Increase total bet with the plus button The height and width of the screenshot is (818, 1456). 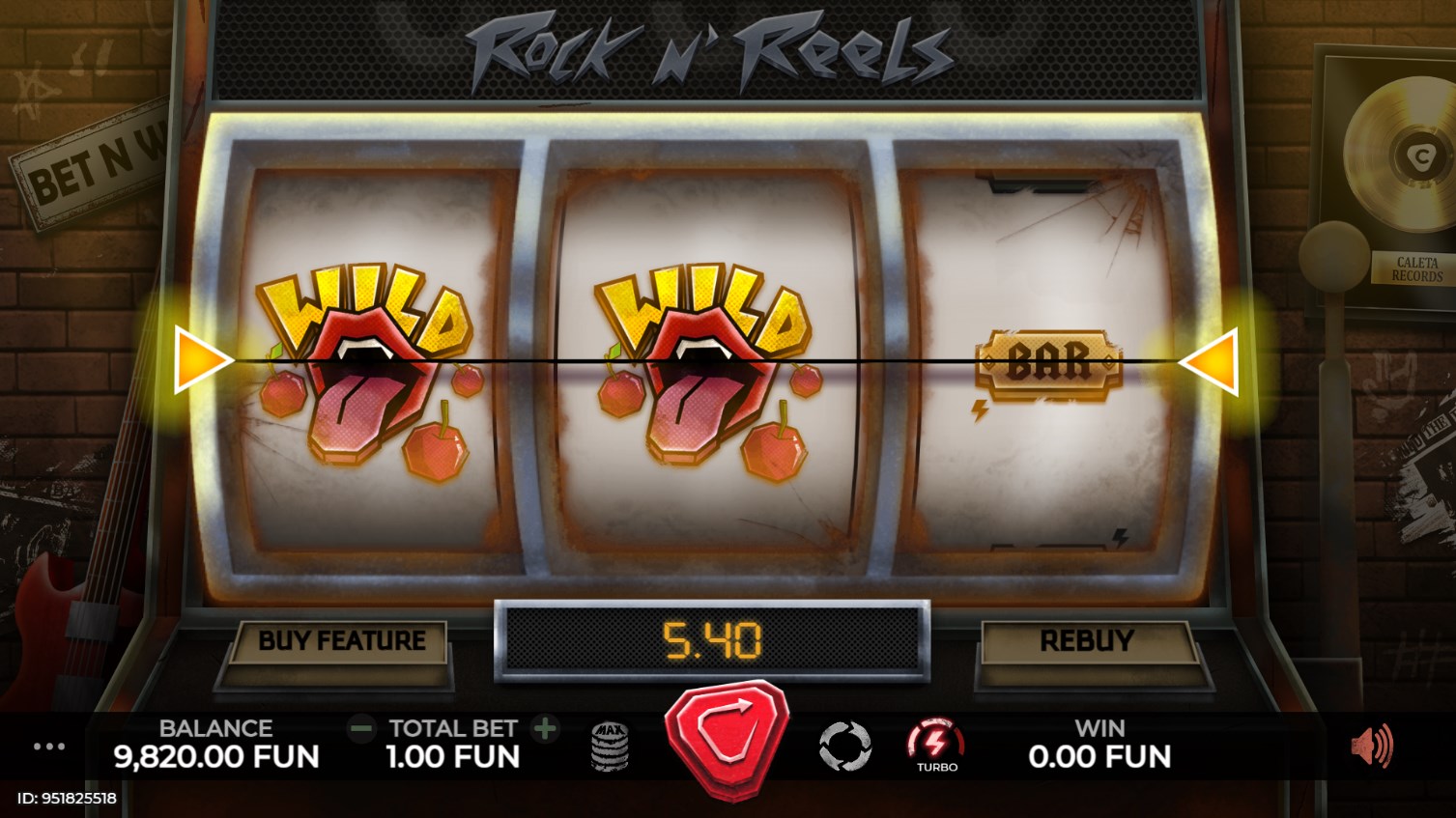coord(545,728)
